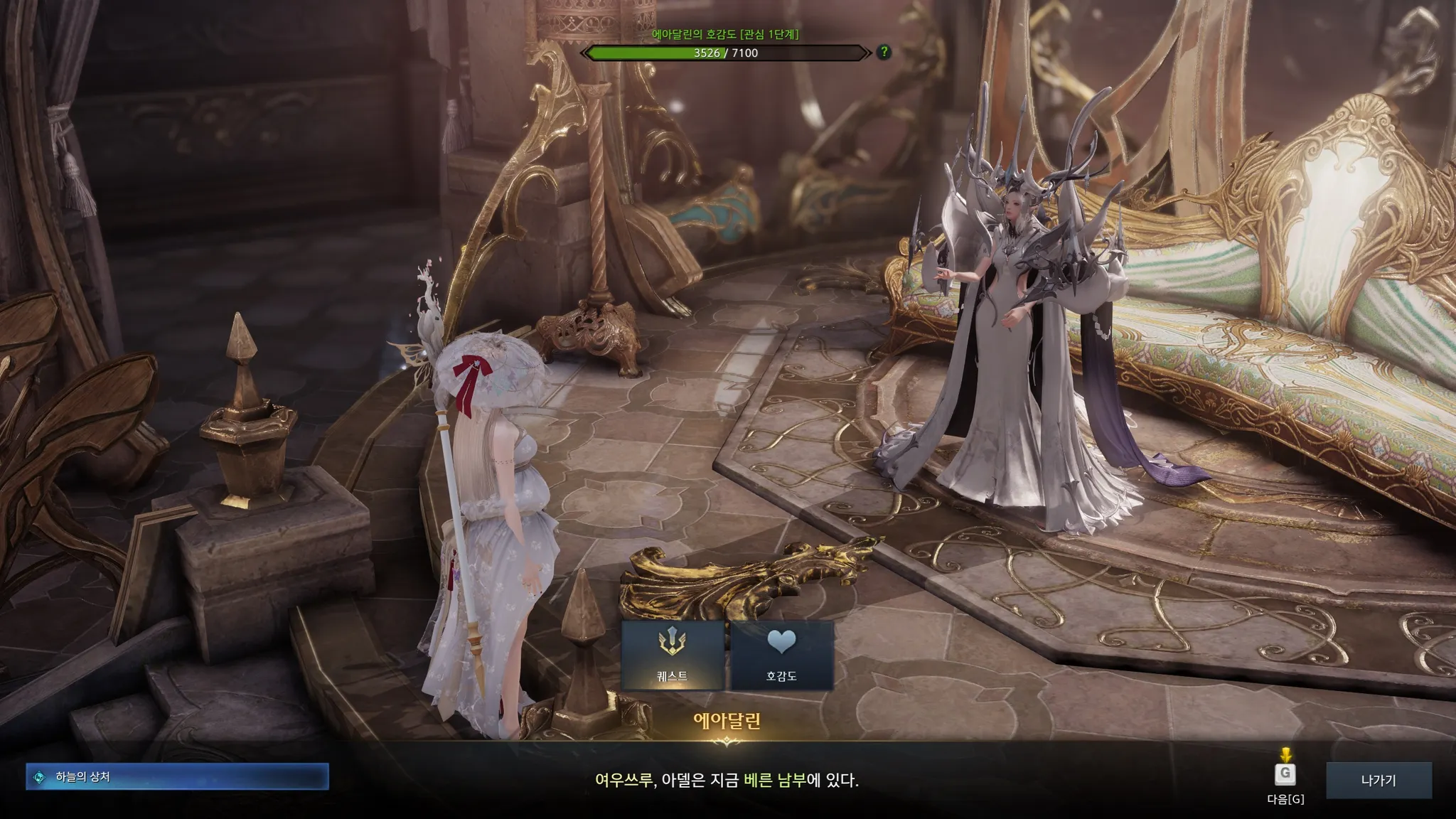Select the 호감도 (Rapport) heart button
The height and width of the screenshot is (819, 1456).
pos(781,655)
